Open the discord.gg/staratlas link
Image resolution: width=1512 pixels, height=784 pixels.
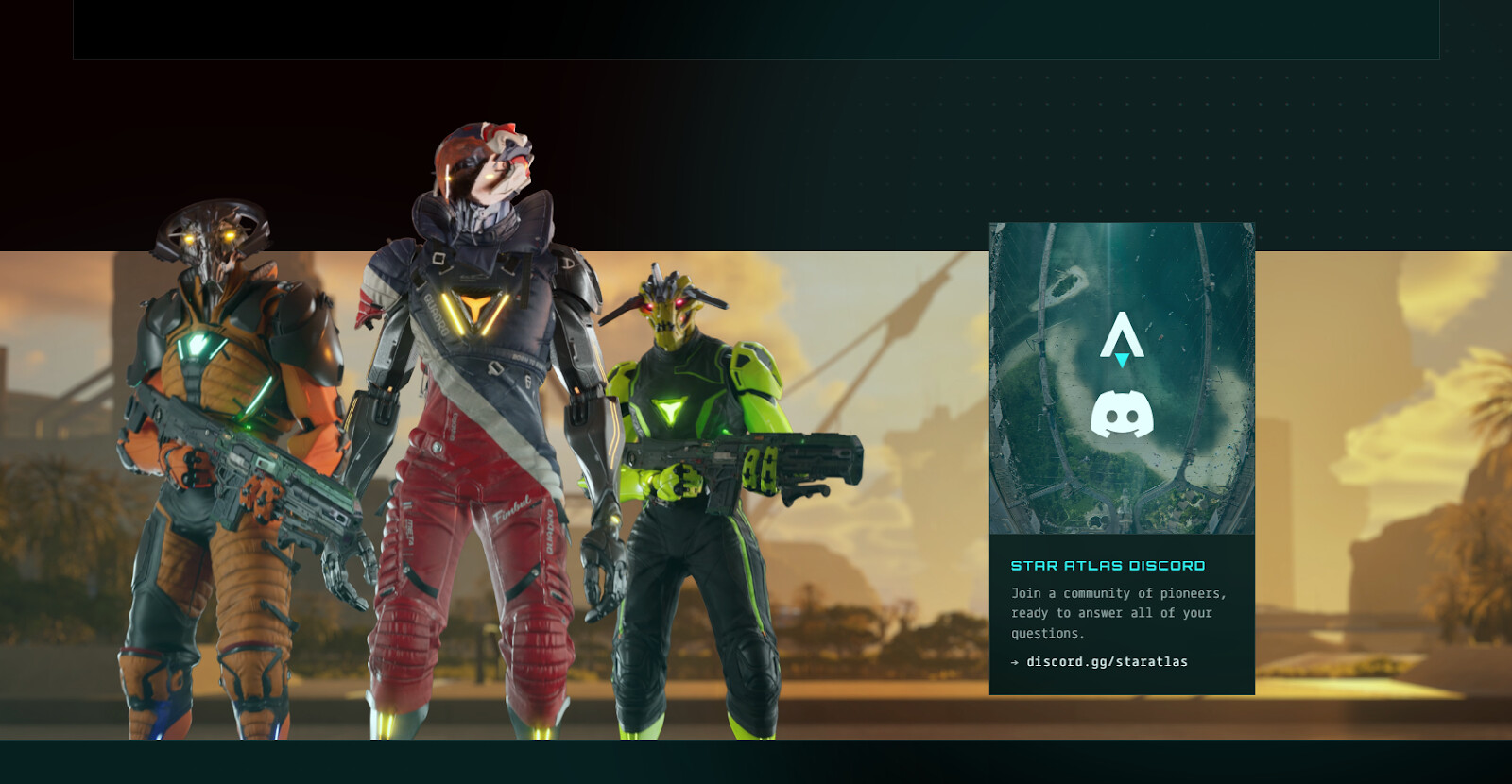1107,662
